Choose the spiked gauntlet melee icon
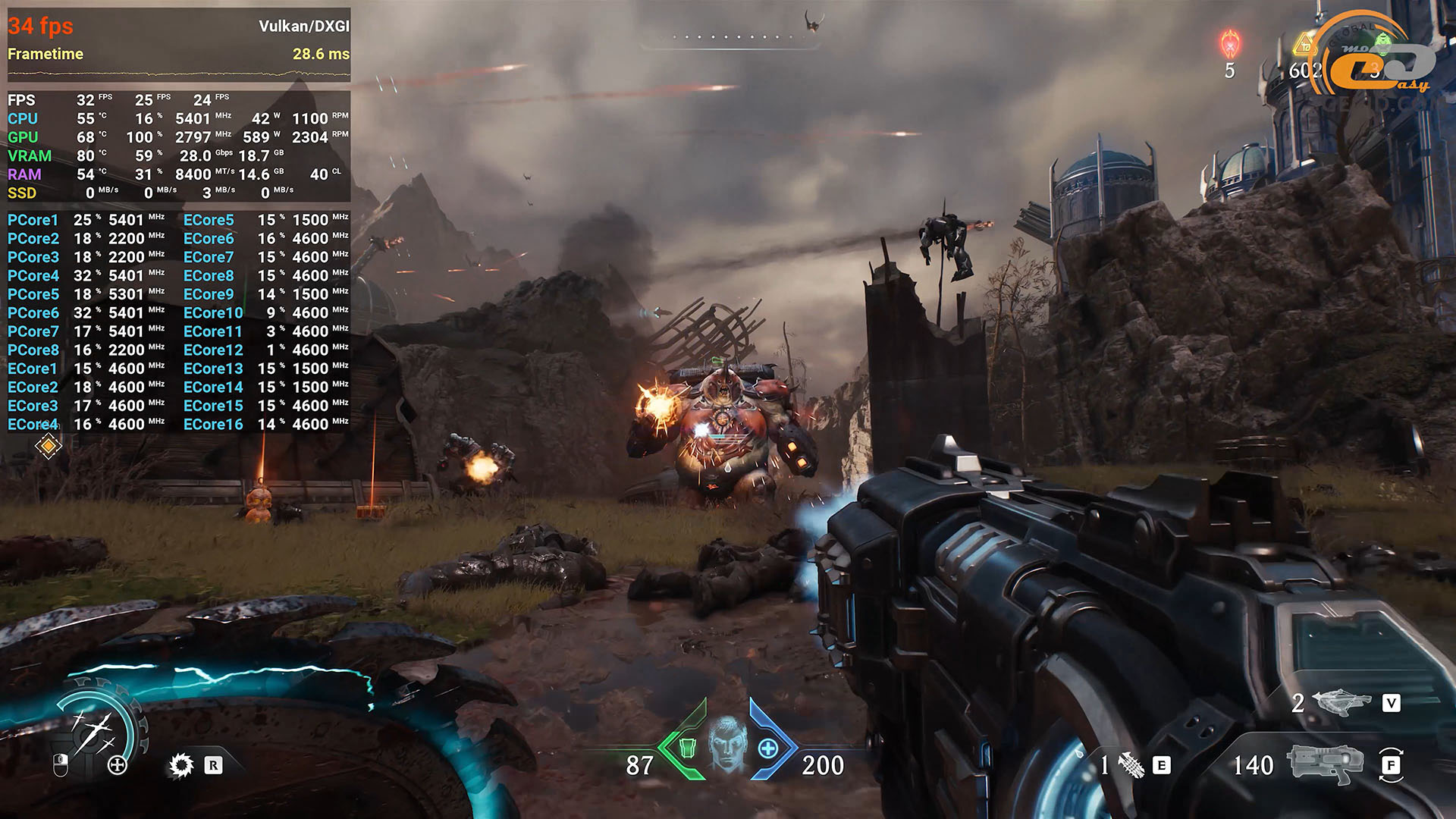 coord(1131,765)
